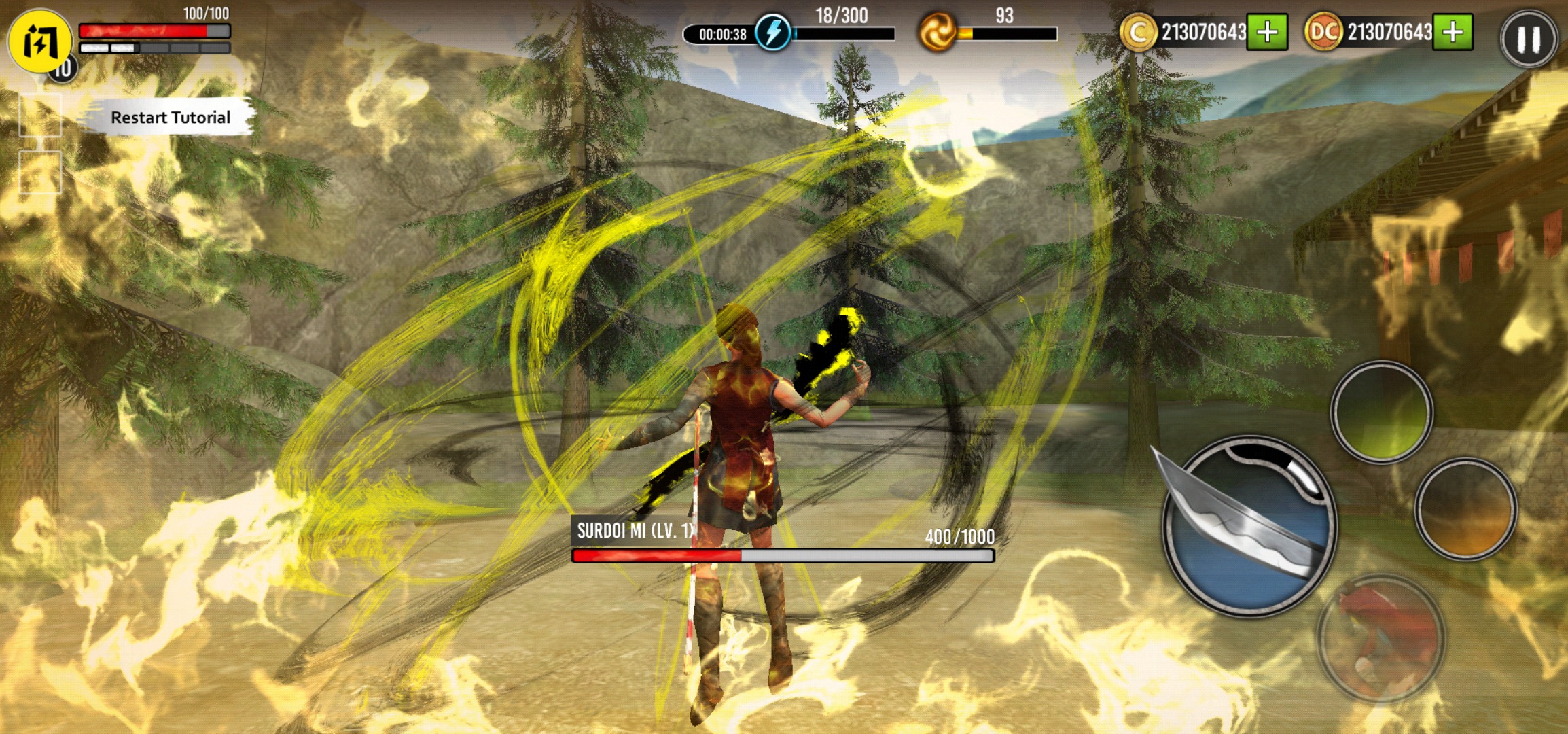Add DC currency with the plus button
The height and width of the screenshot is (734, 1568).
point(1453,32)
